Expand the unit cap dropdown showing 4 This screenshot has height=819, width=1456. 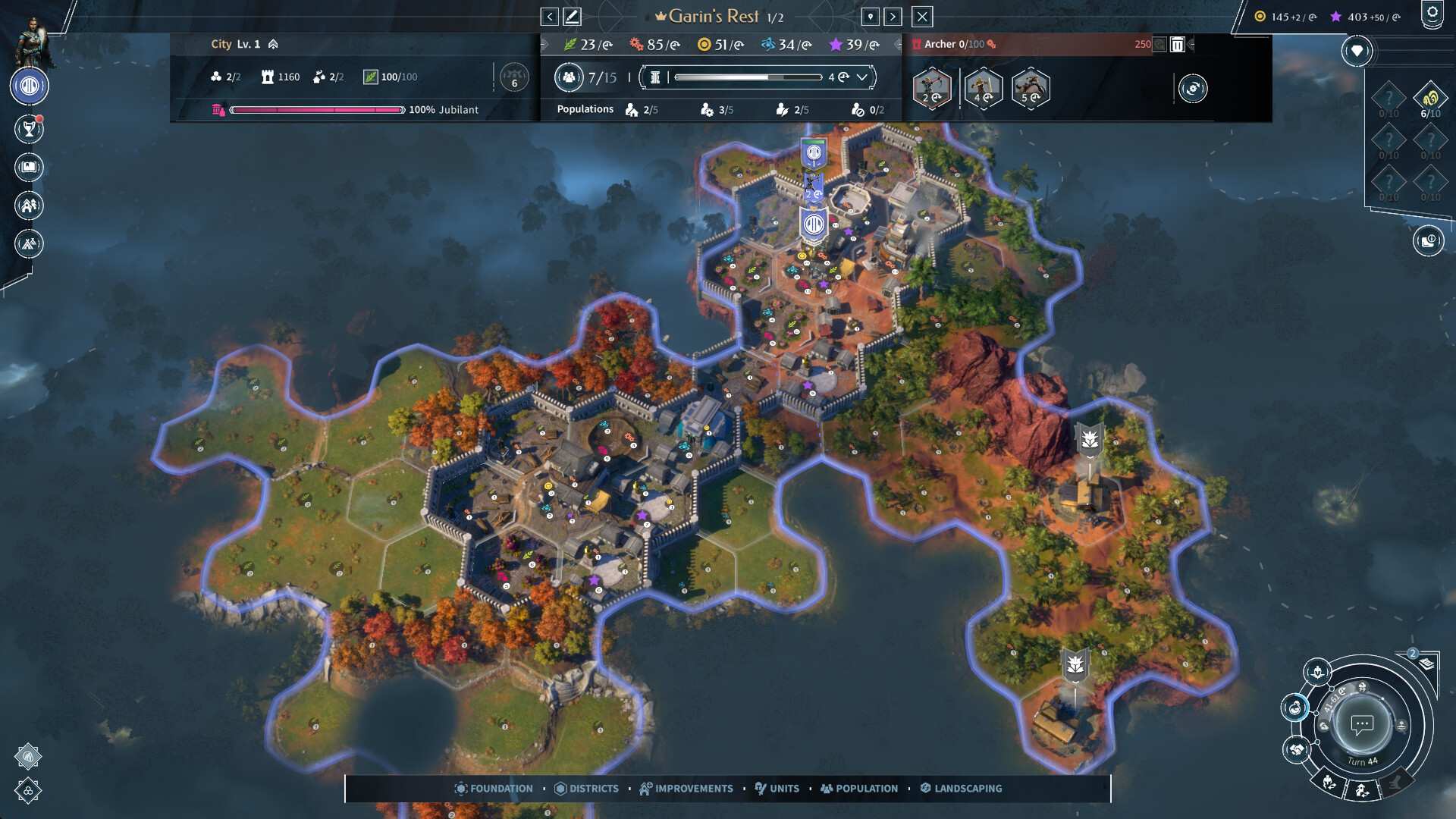862,77
